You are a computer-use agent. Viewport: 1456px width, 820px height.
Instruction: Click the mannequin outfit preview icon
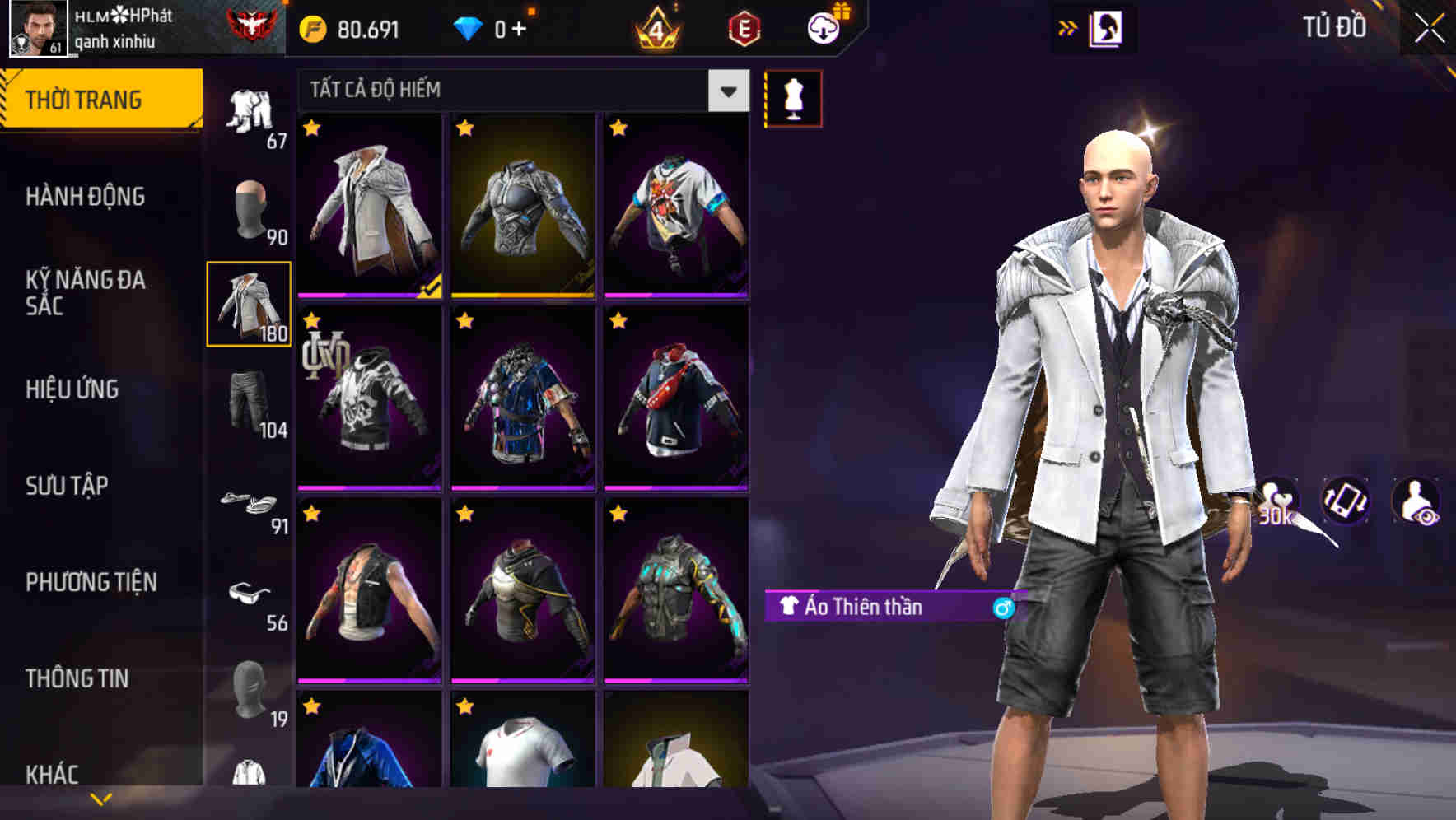coord(793,97)
